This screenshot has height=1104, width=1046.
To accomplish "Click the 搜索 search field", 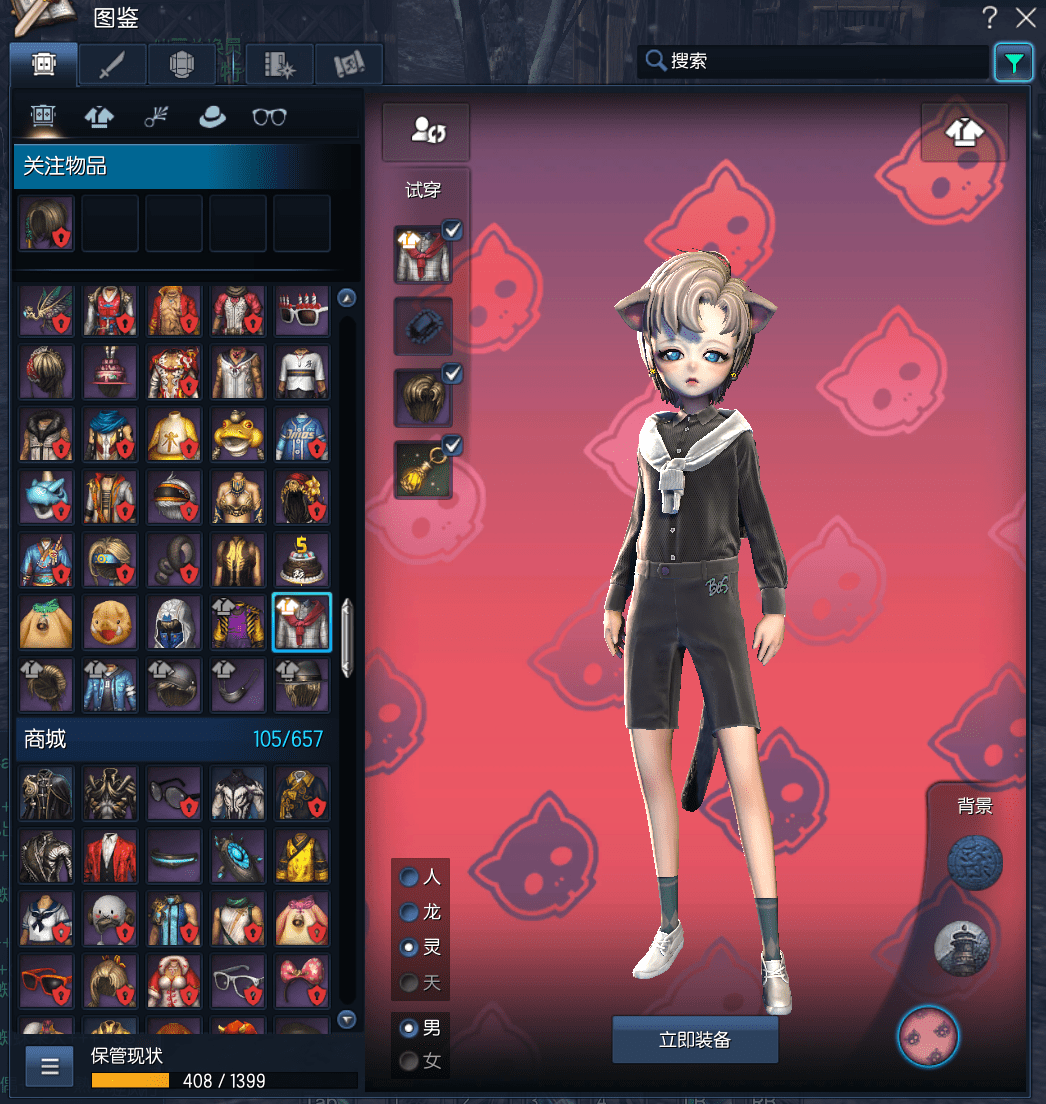I will pyautogui.click(x=815, y=61).
